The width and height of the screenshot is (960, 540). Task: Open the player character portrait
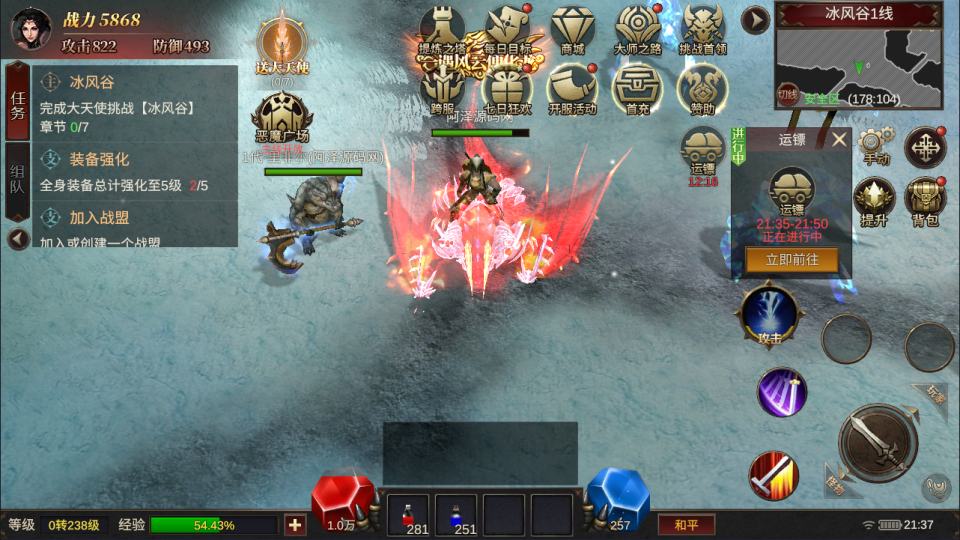point(30,28)
